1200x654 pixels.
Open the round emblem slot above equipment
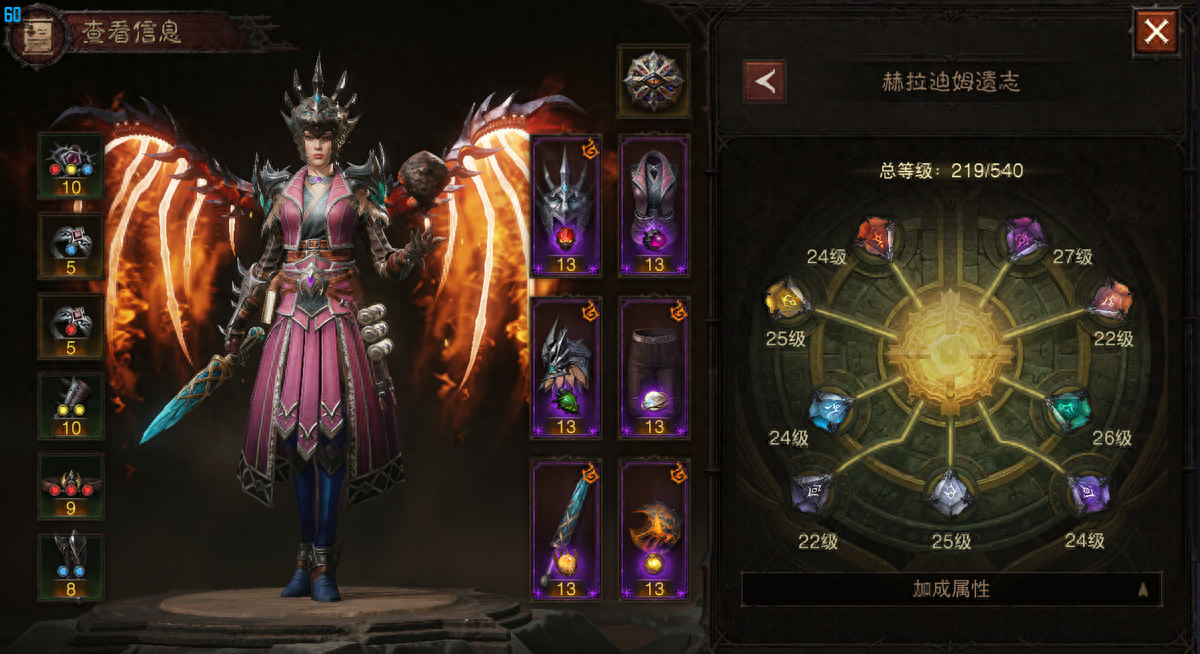click(x=653, y=81)
